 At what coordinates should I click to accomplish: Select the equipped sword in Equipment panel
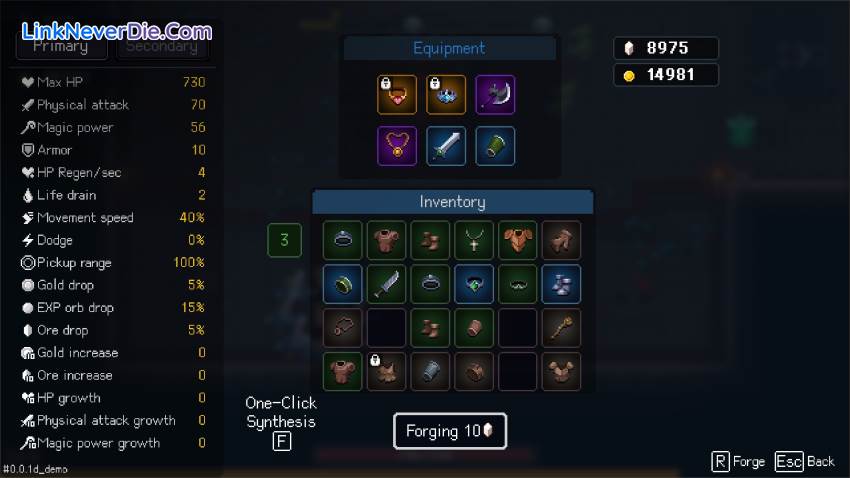pos(446,146)
